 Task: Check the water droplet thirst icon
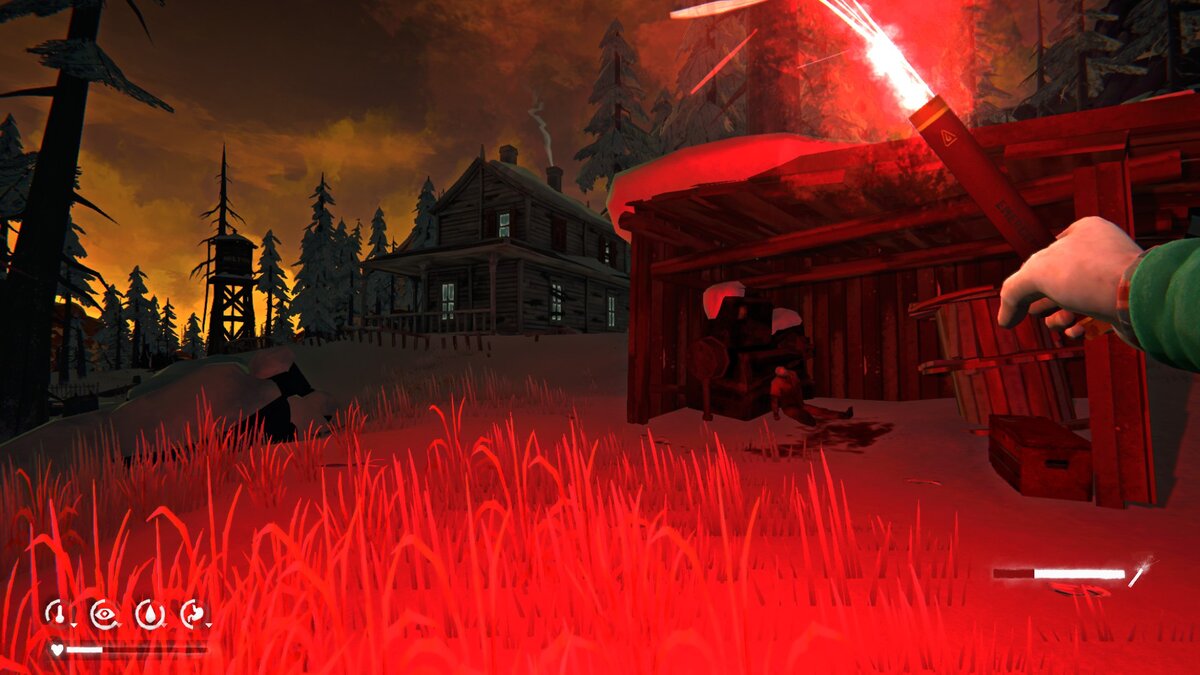(149, 614)
